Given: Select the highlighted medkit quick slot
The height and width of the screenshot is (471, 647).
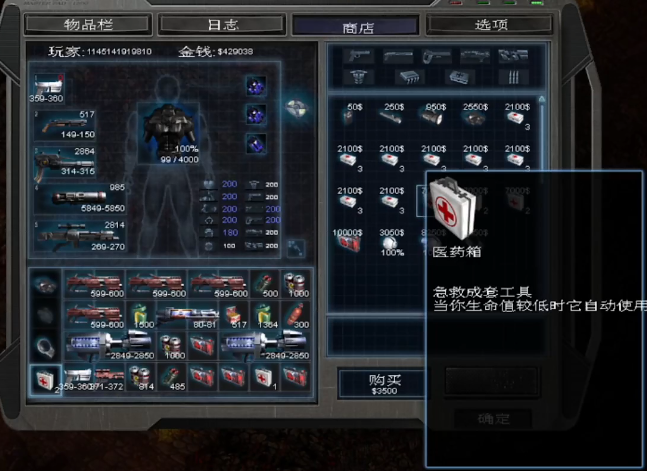Looking at the screenshot, I should pos(43,378).
